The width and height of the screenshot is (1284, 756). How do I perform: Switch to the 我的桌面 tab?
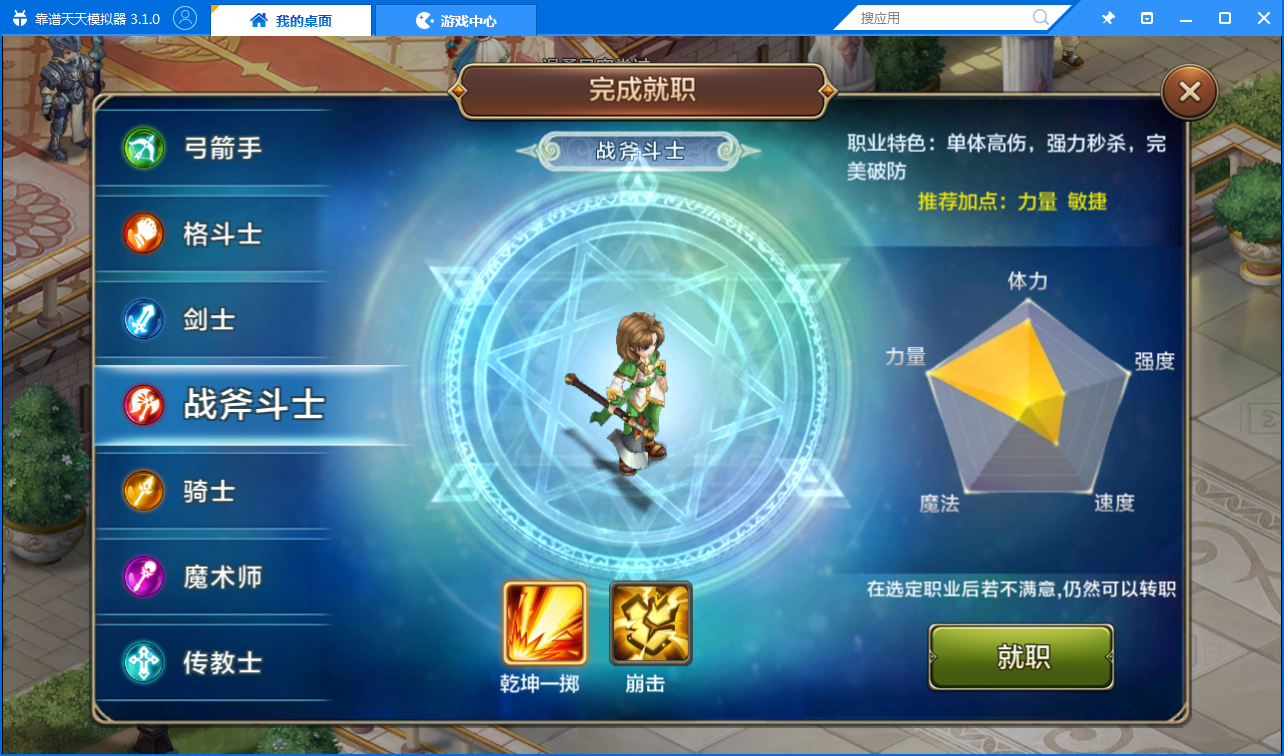pyautogui.click(x=290, y=19)
